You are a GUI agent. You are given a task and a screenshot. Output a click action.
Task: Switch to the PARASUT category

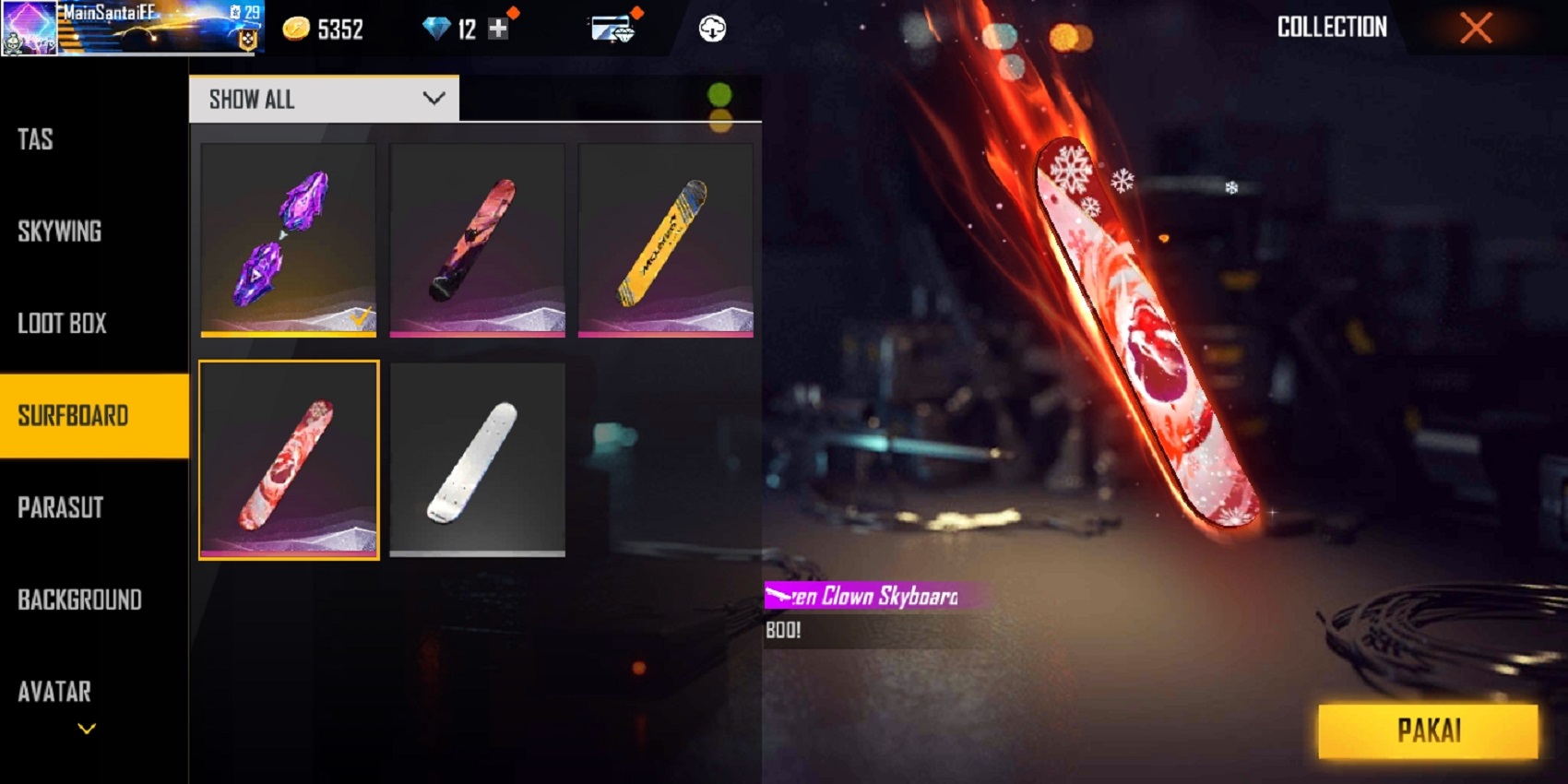point(60,508)
